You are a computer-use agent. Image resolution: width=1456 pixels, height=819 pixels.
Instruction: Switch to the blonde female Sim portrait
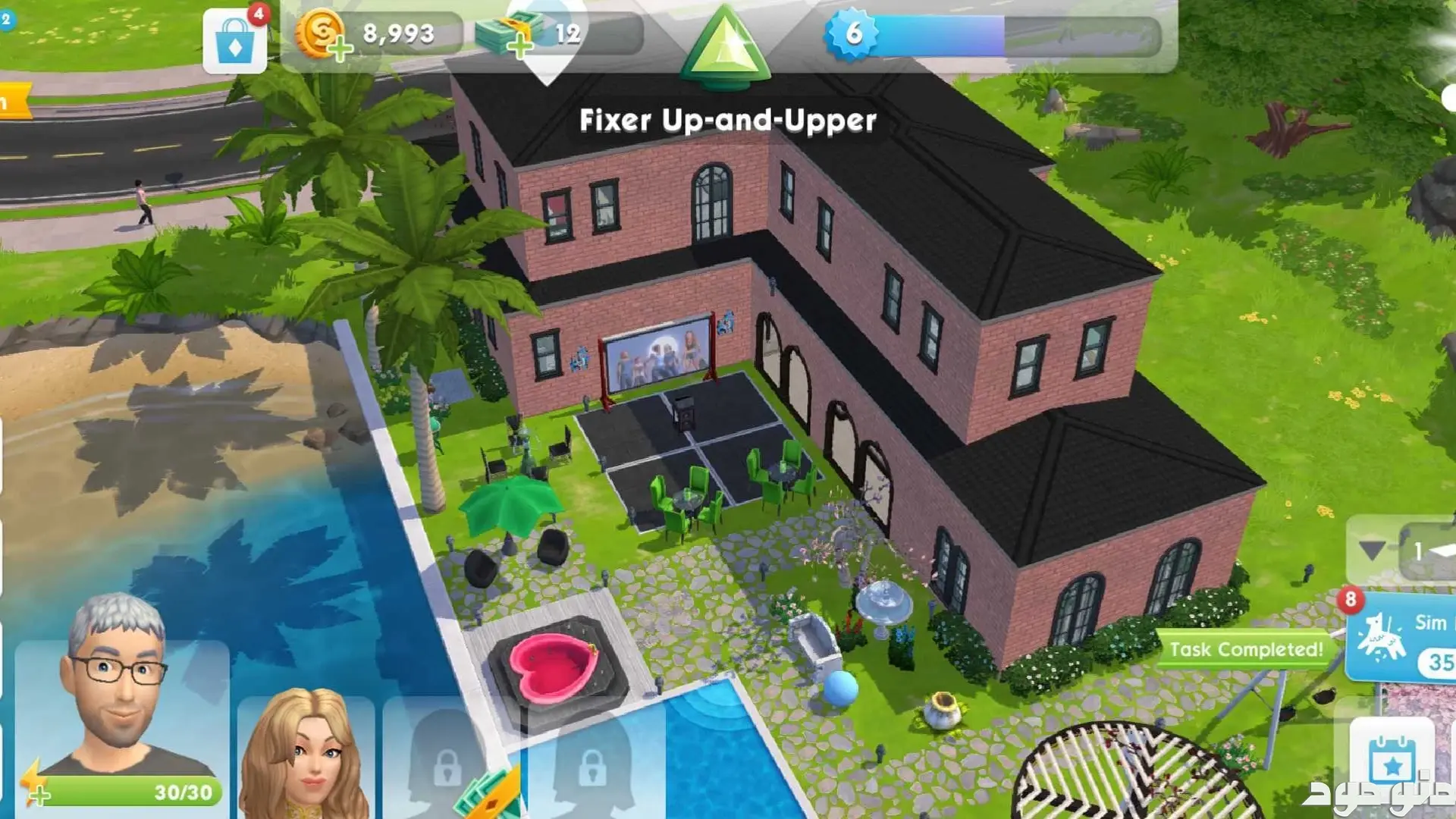tap(306, 755)
